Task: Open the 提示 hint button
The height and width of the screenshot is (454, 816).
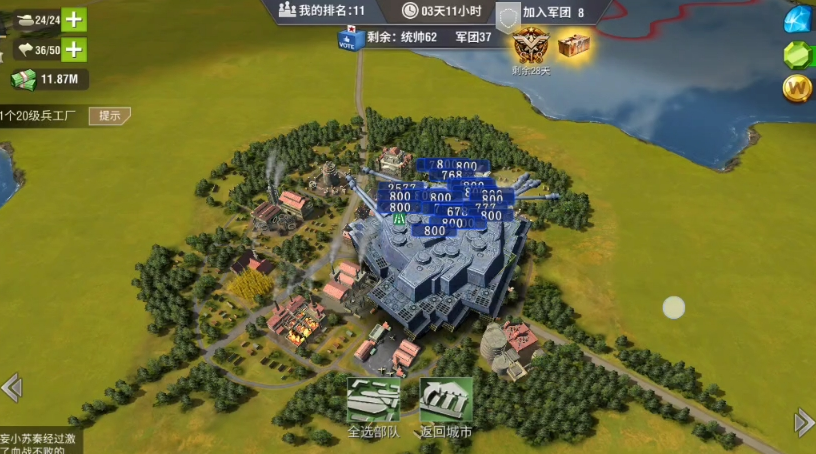Action: [x=109, y=115]
